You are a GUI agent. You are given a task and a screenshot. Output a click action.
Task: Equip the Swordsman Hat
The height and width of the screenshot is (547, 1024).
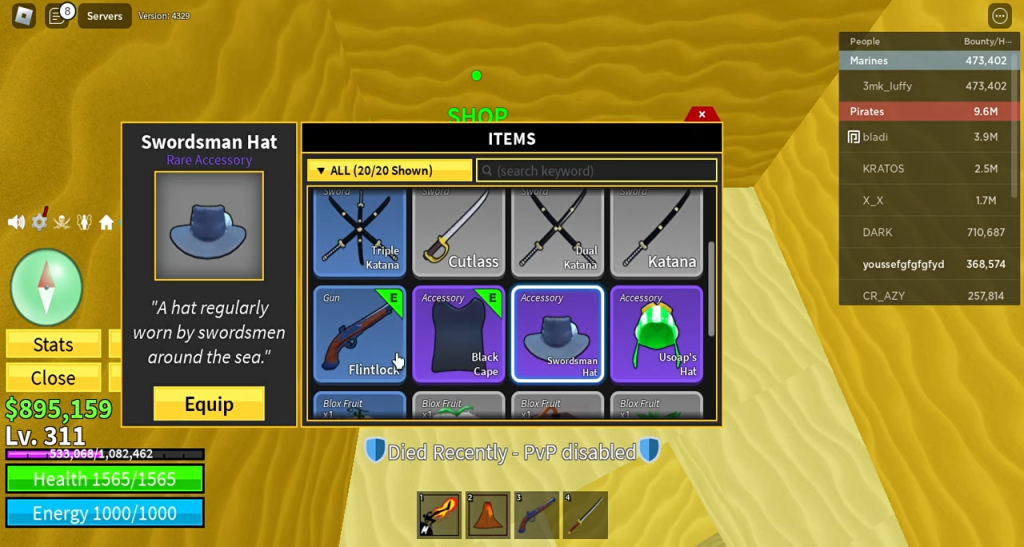pyautogui.click(x=209, y=404)
